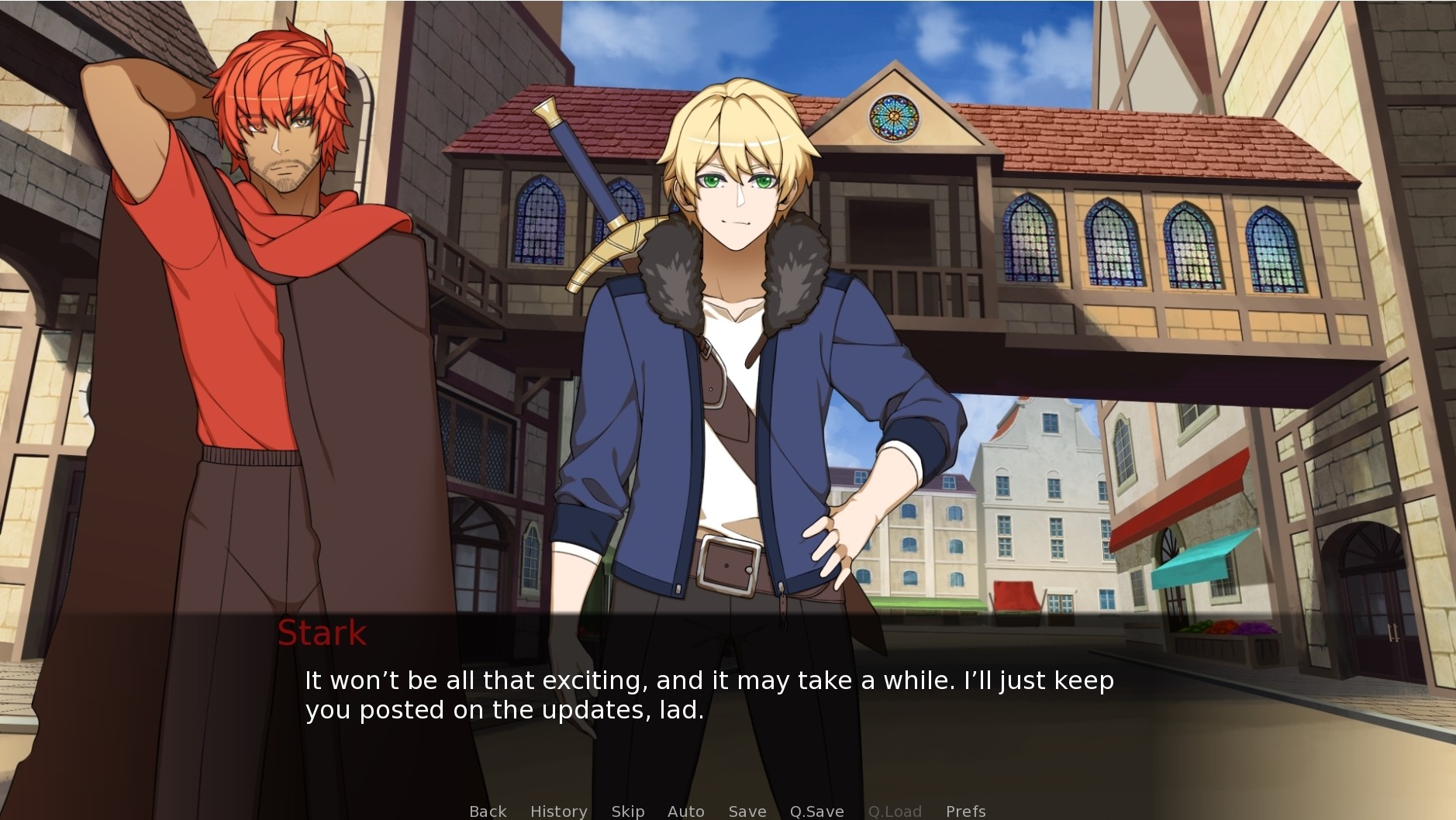Click the dialogue text to advance

698,694
